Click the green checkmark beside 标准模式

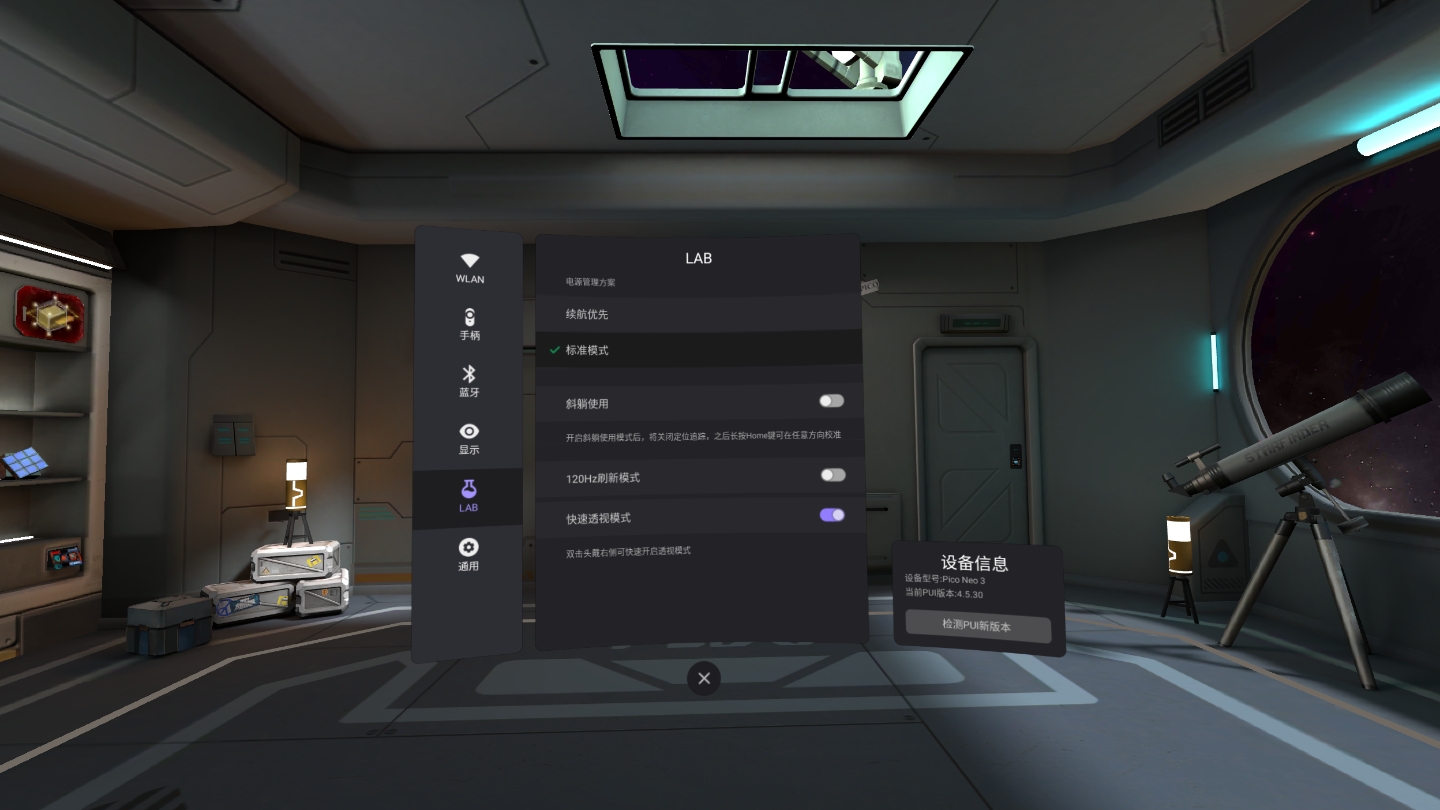click(x=553, y=350)
